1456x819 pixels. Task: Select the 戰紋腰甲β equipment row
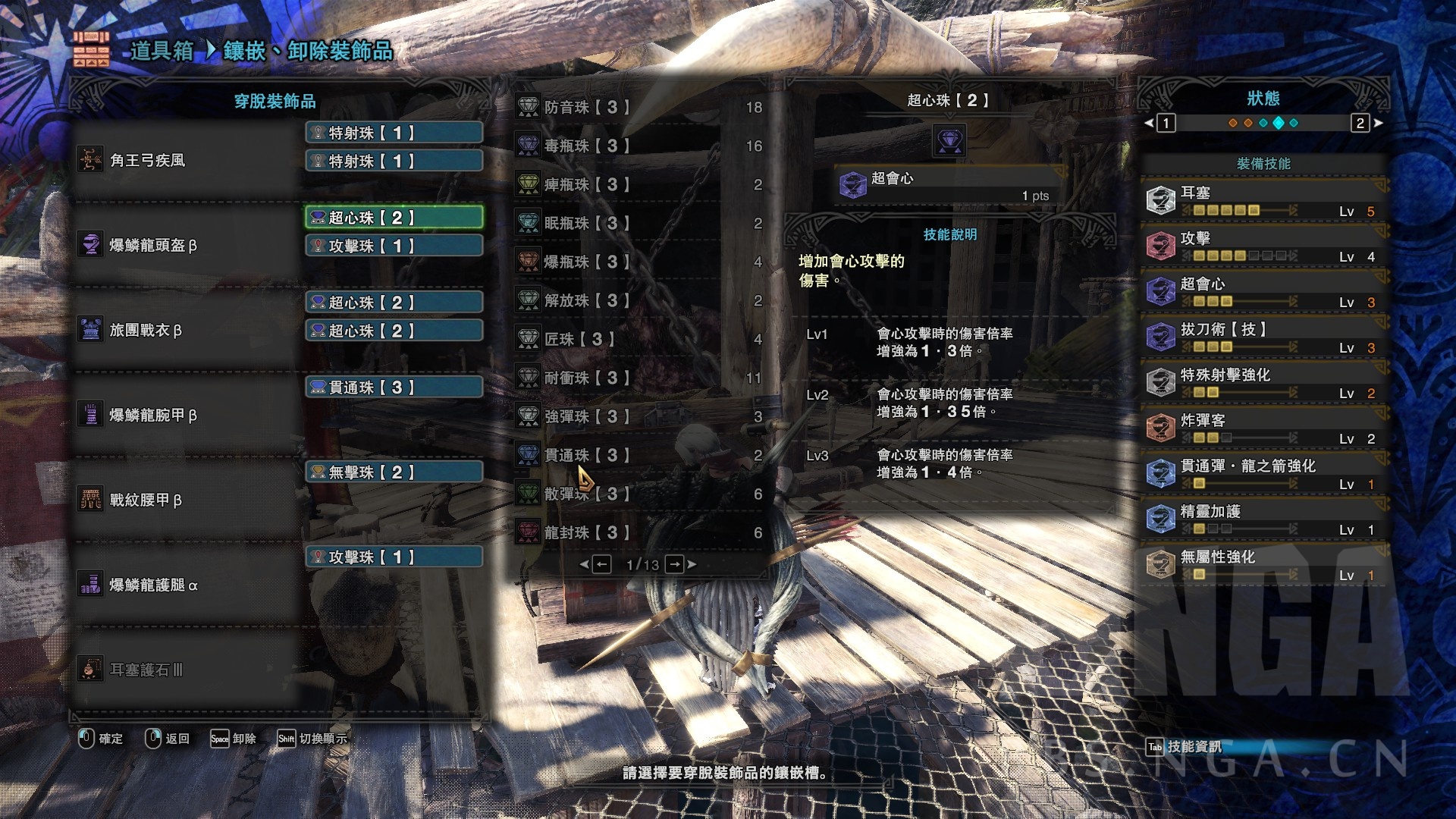(x=146, y=500)
